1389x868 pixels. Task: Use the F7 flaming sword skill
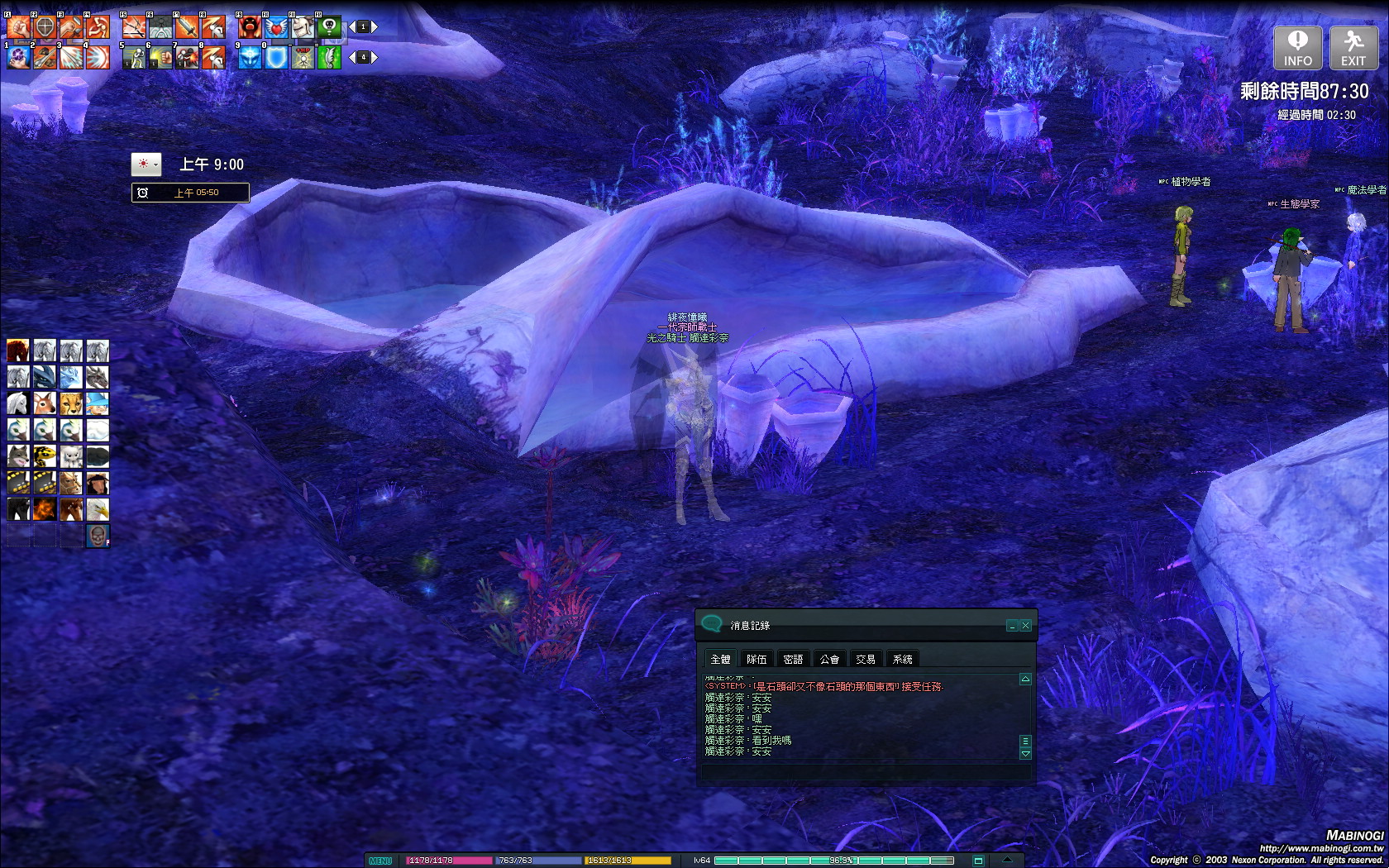[x=187, y=27]
